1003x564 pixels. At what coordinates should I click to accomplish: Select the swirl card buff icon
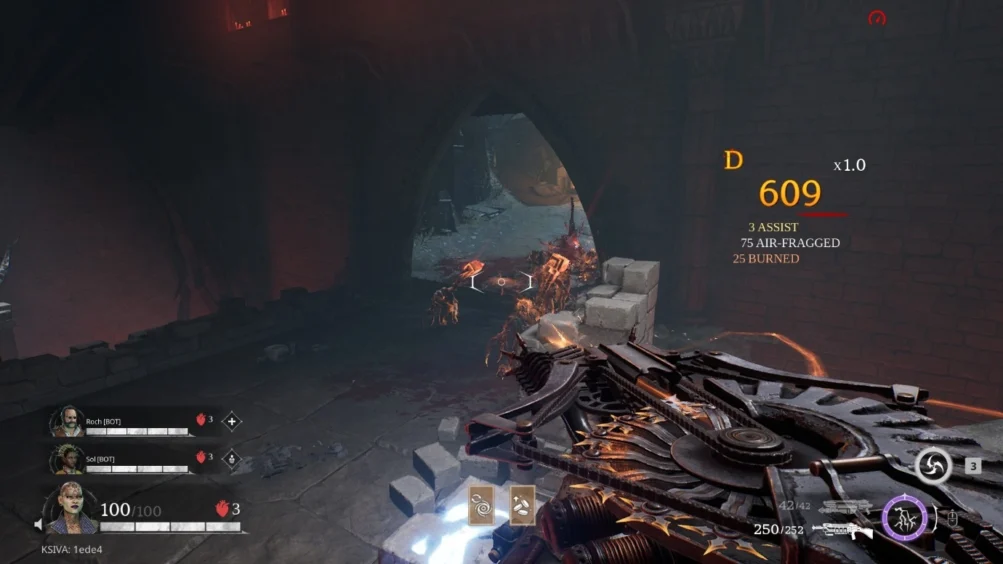click(x=482, y=506)
